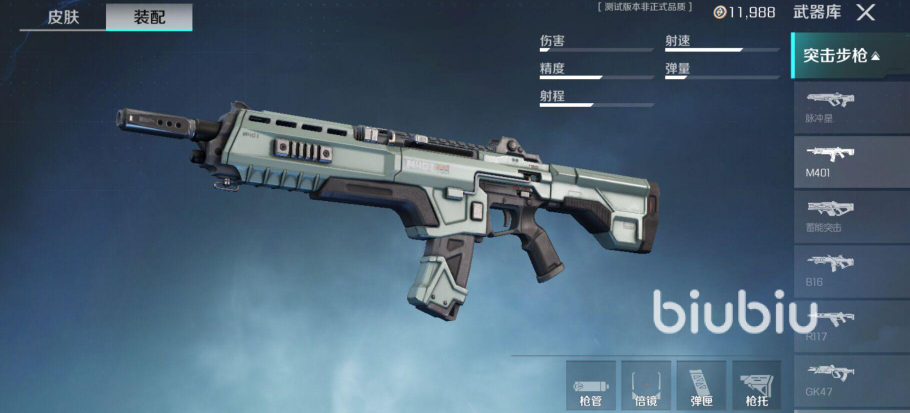
Task: Close the armory screen with X
Action: click(x=865, y=13)
